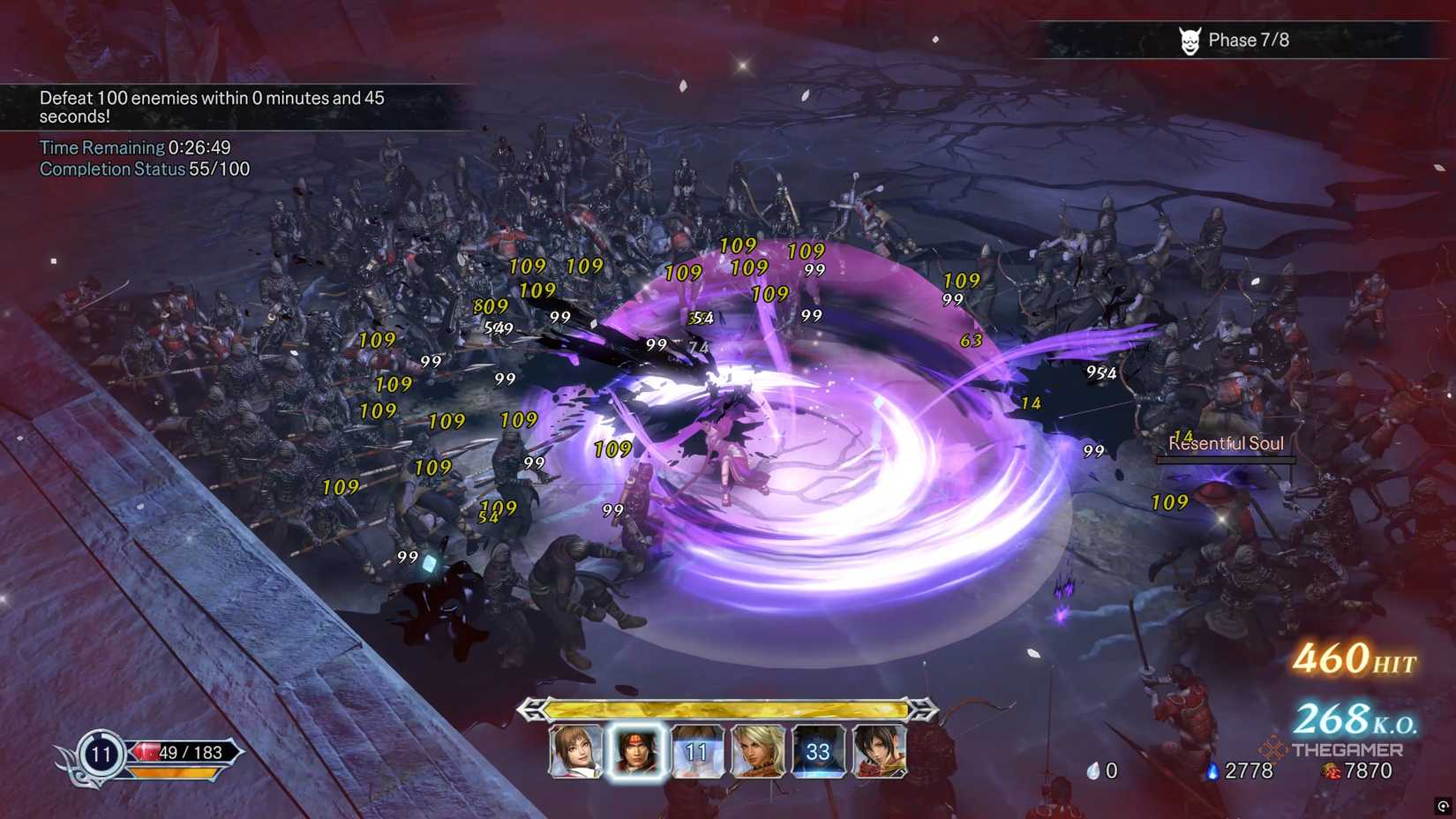Click the blue gem icon next to 2778
Image resolution: width=1456 pixels, height=819 pixels.
click(x=1215, y=770)
